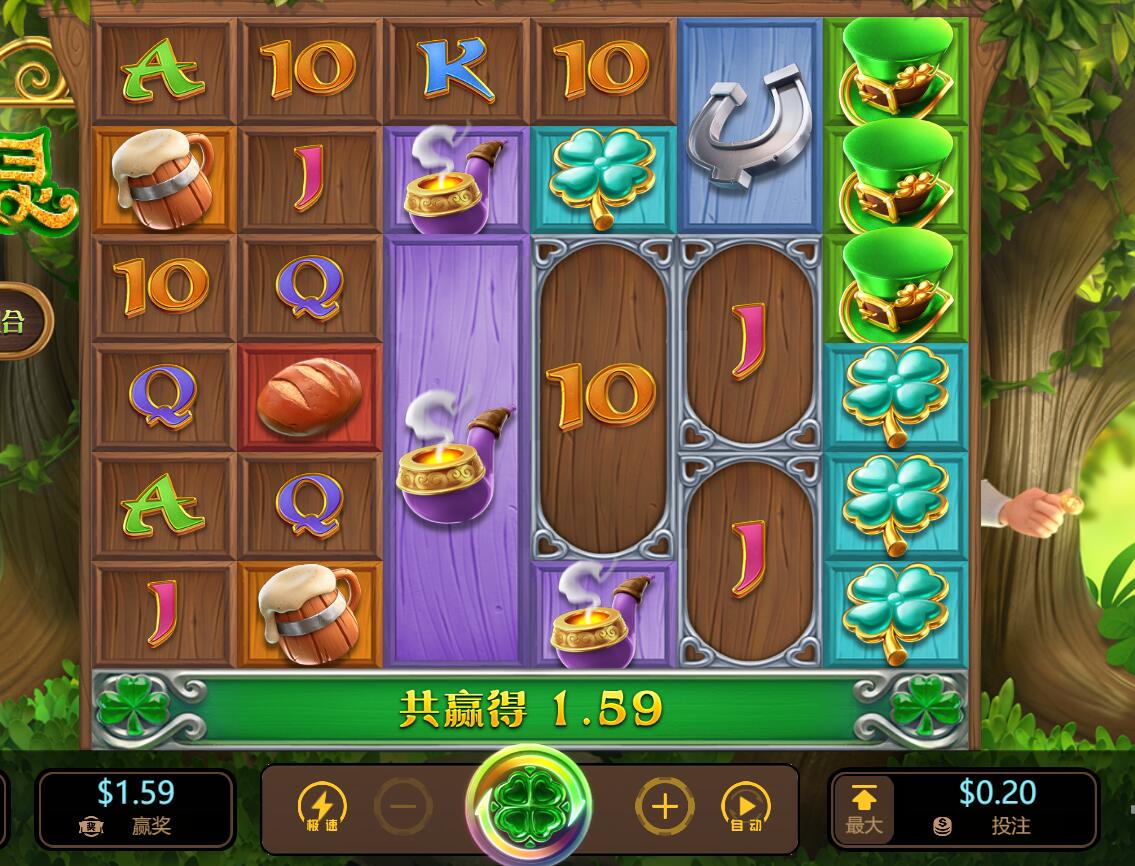Spin the reels with the clover button
The height and width of the screenshot is (866, 1135).
528,805
